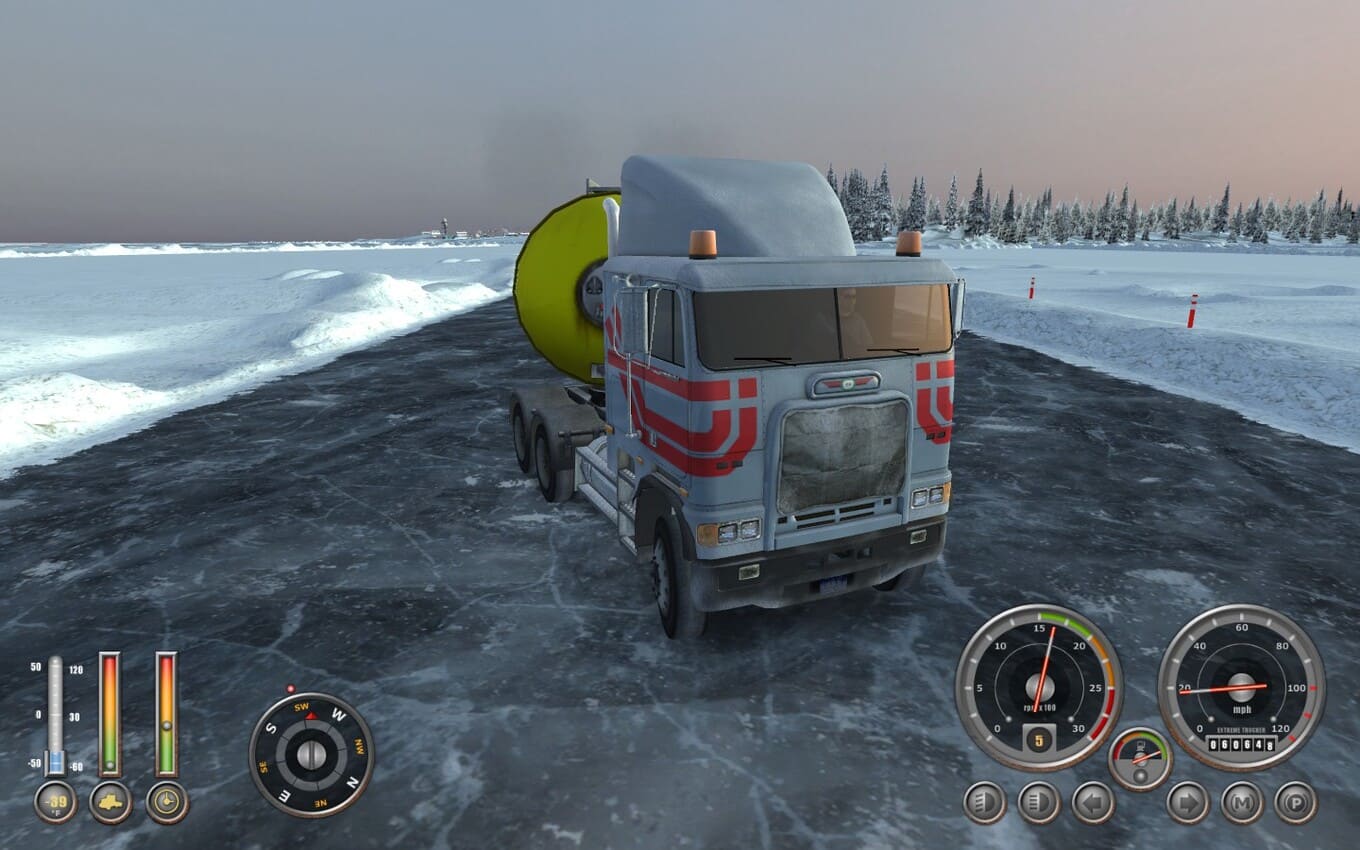
Task: Click the compass dial
Action: [311, 755]
